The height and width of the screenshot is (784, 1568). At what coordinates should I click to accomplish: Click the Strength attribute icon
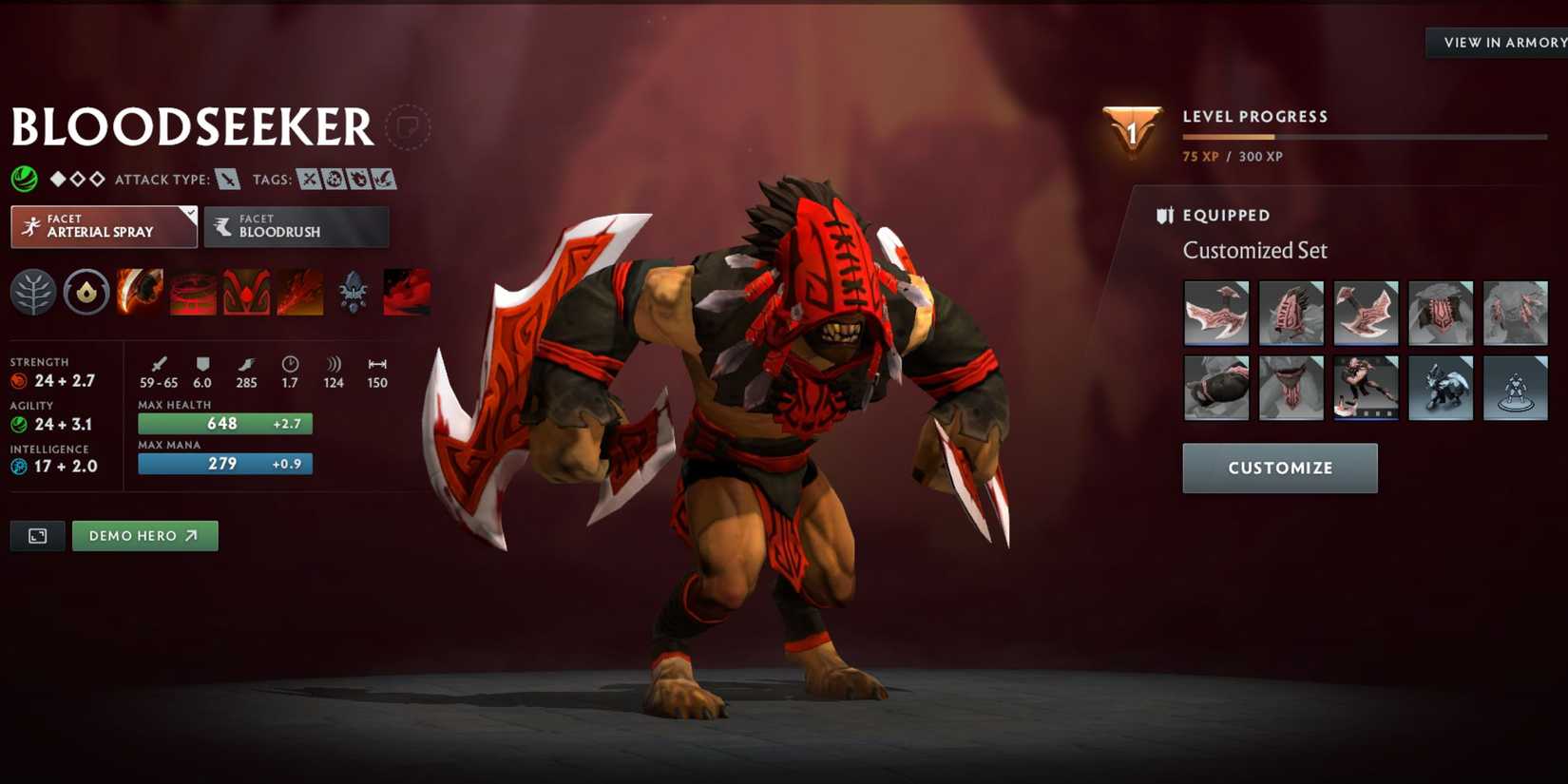[17, 379]
